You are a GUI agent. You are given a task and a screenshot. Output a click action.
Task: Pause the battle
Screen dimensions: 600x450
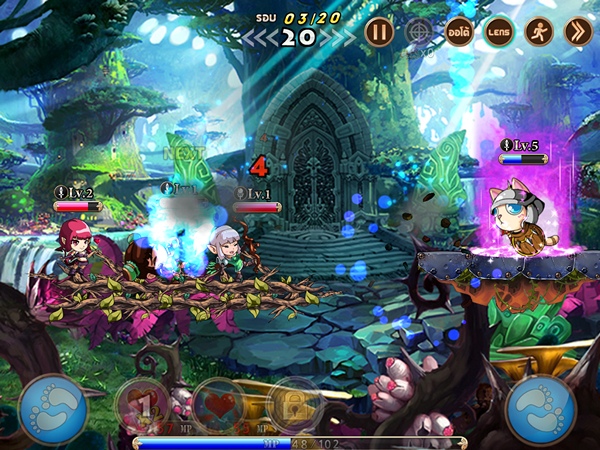[x=378, y=31]
